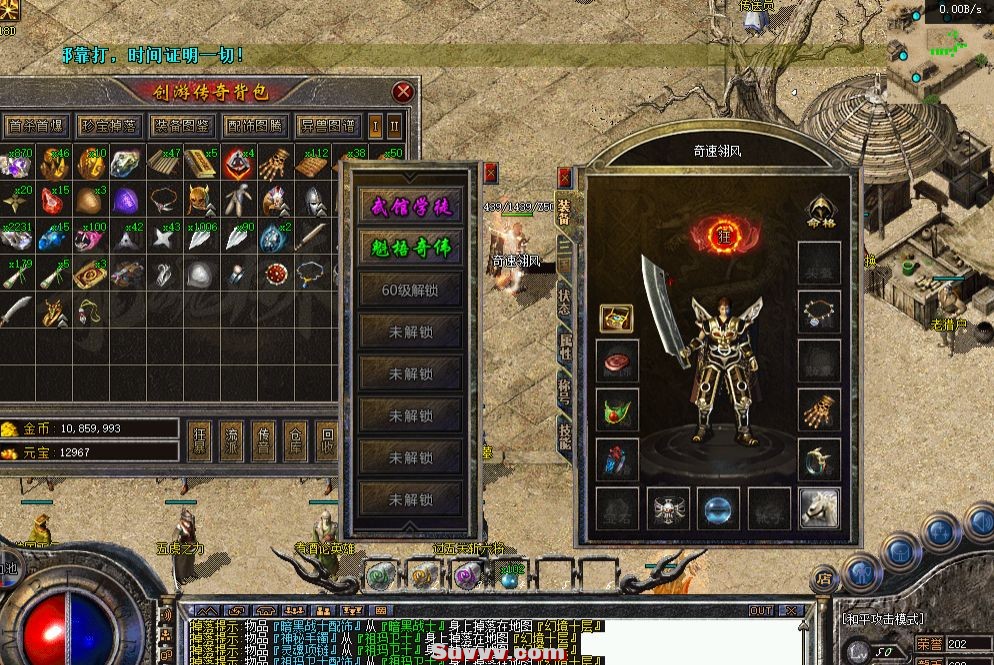Choose the 魁梧奇伟 title entry
The height and width of the screenshot is (665, 994).
click(x=411, y=248)
